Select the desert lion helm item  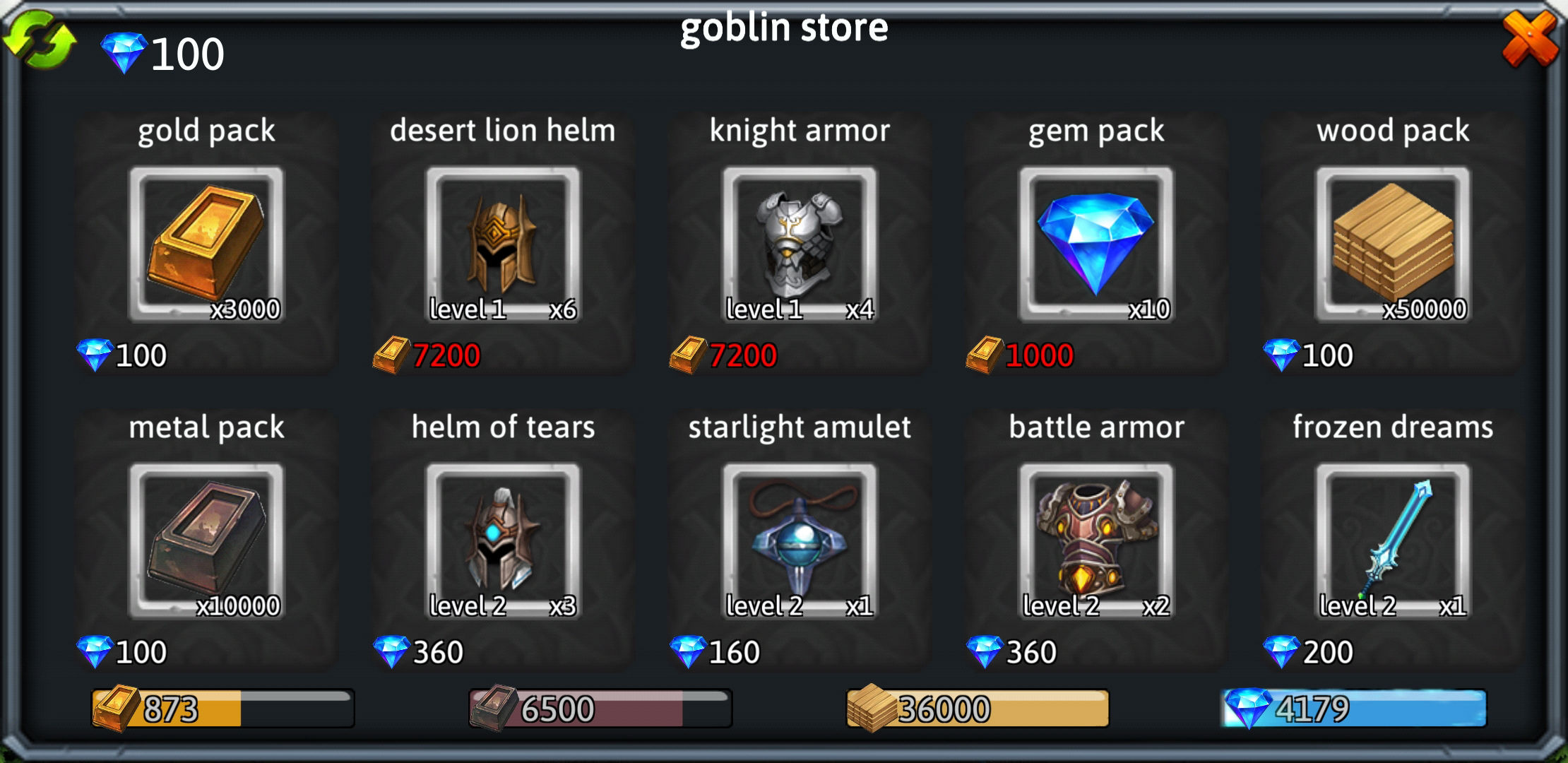click(x=503, y=245)
